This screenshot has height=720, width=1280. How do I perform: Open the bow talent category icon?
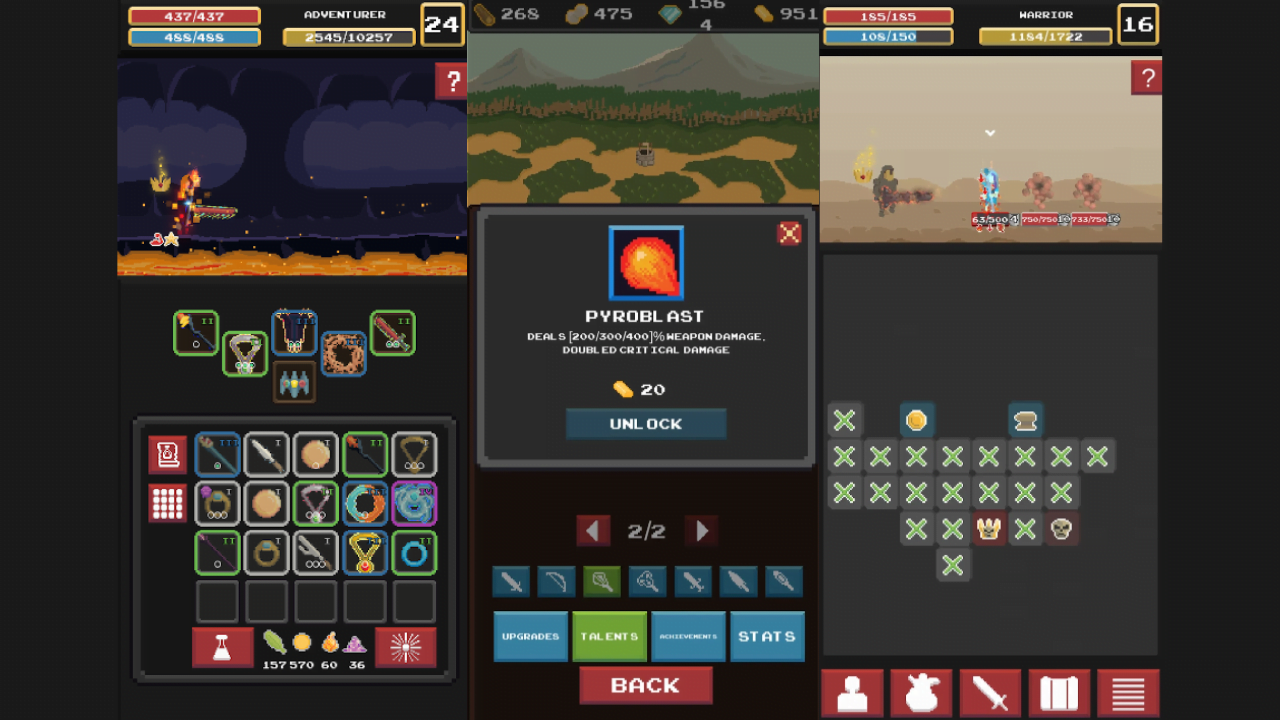pyautogui.click(x=556, y=582)
